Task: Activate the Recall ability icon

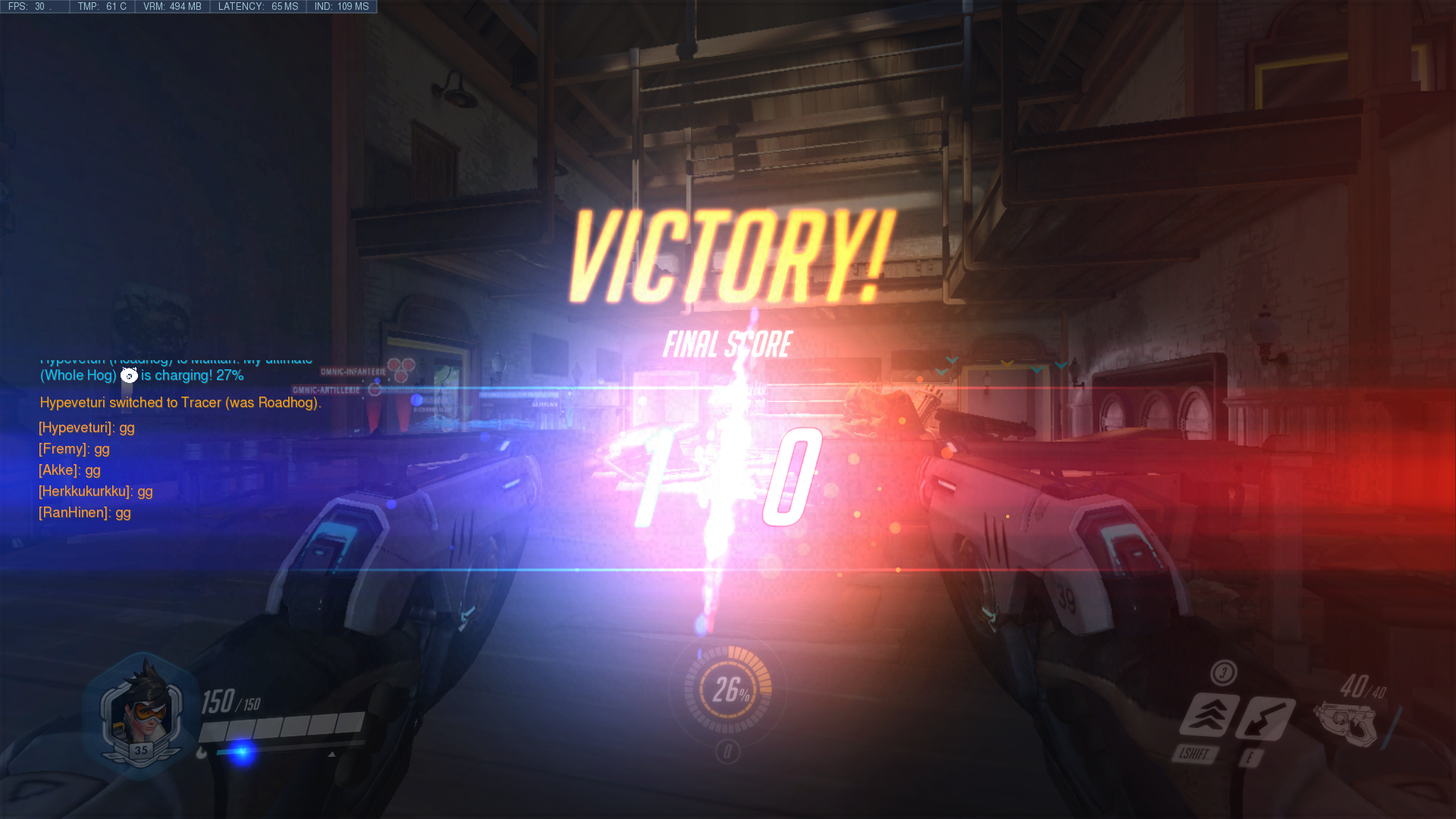Action: pyautogui.click(x=1265, y=718)
